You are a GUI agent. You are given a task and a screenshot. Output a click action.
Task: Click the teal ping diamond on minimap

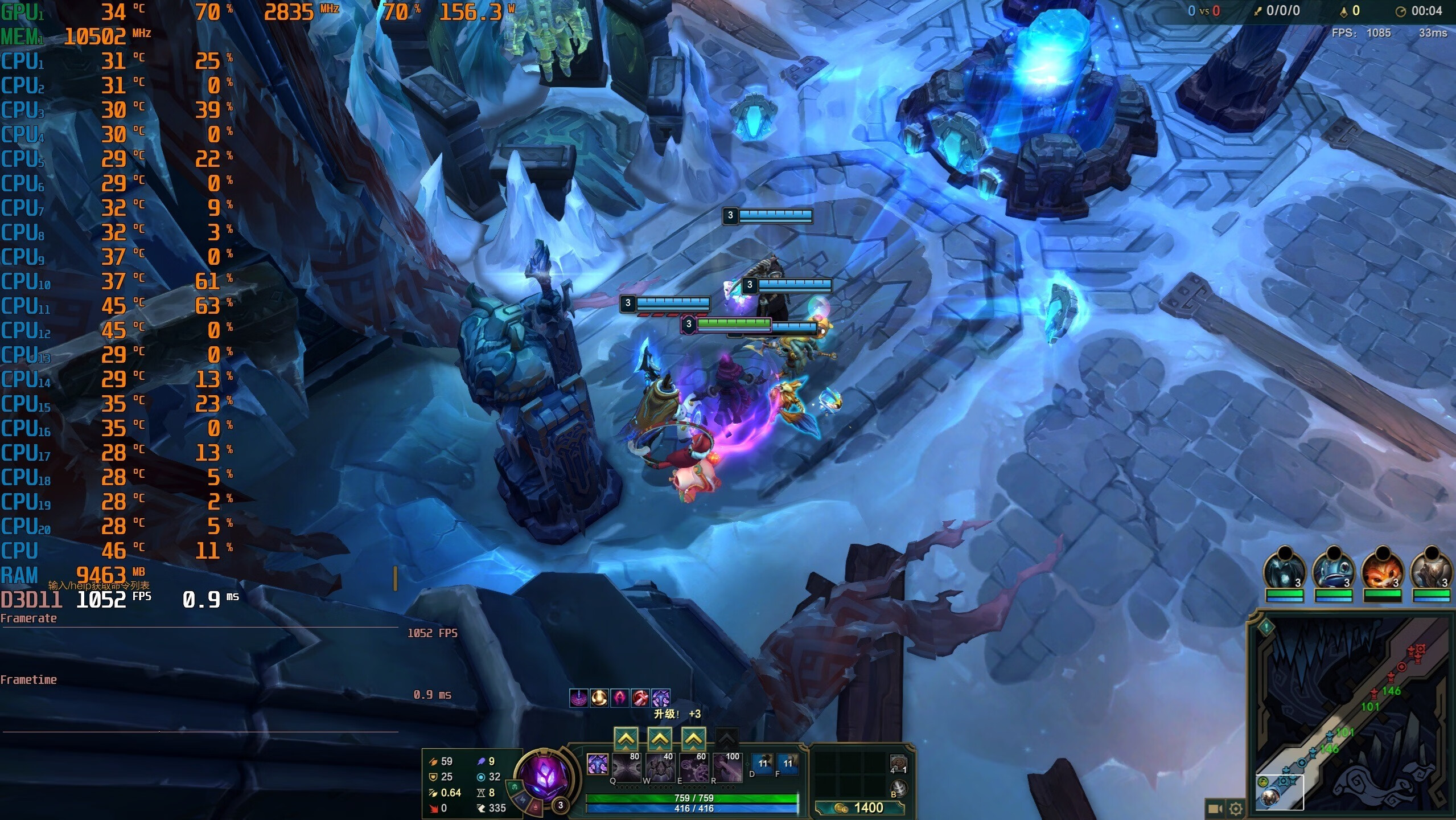click(1266, 627)
